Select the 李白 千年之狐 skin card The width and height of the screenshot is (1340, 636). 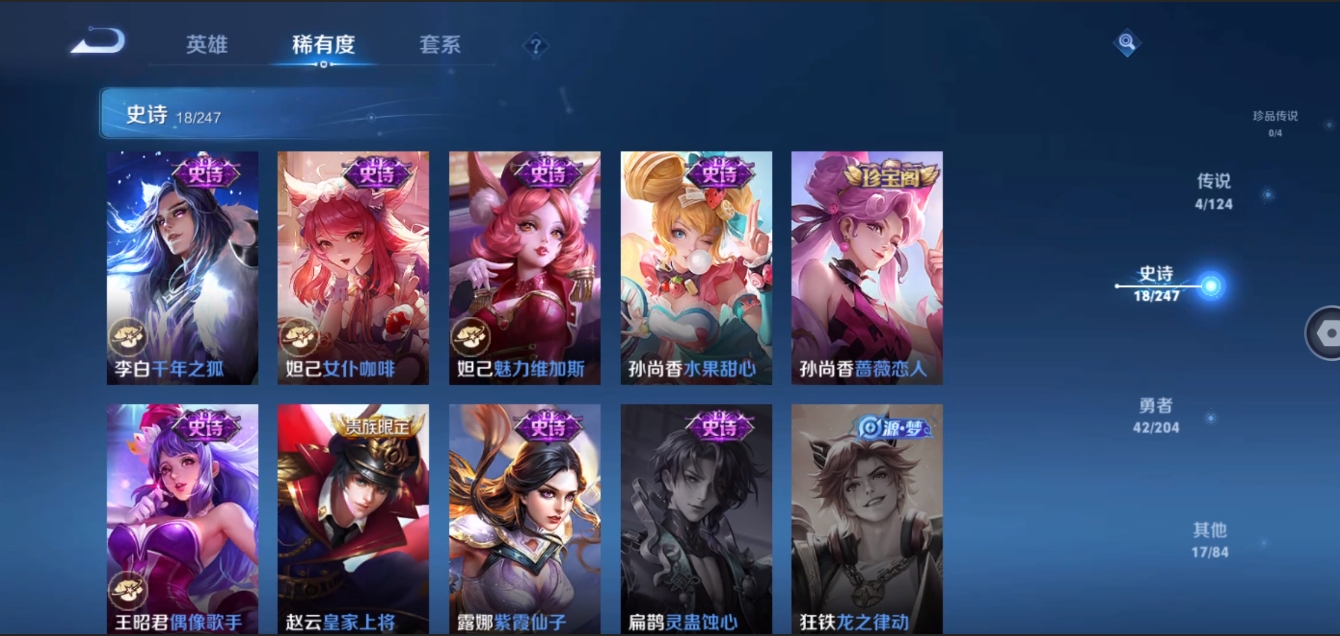click(183, 268)
